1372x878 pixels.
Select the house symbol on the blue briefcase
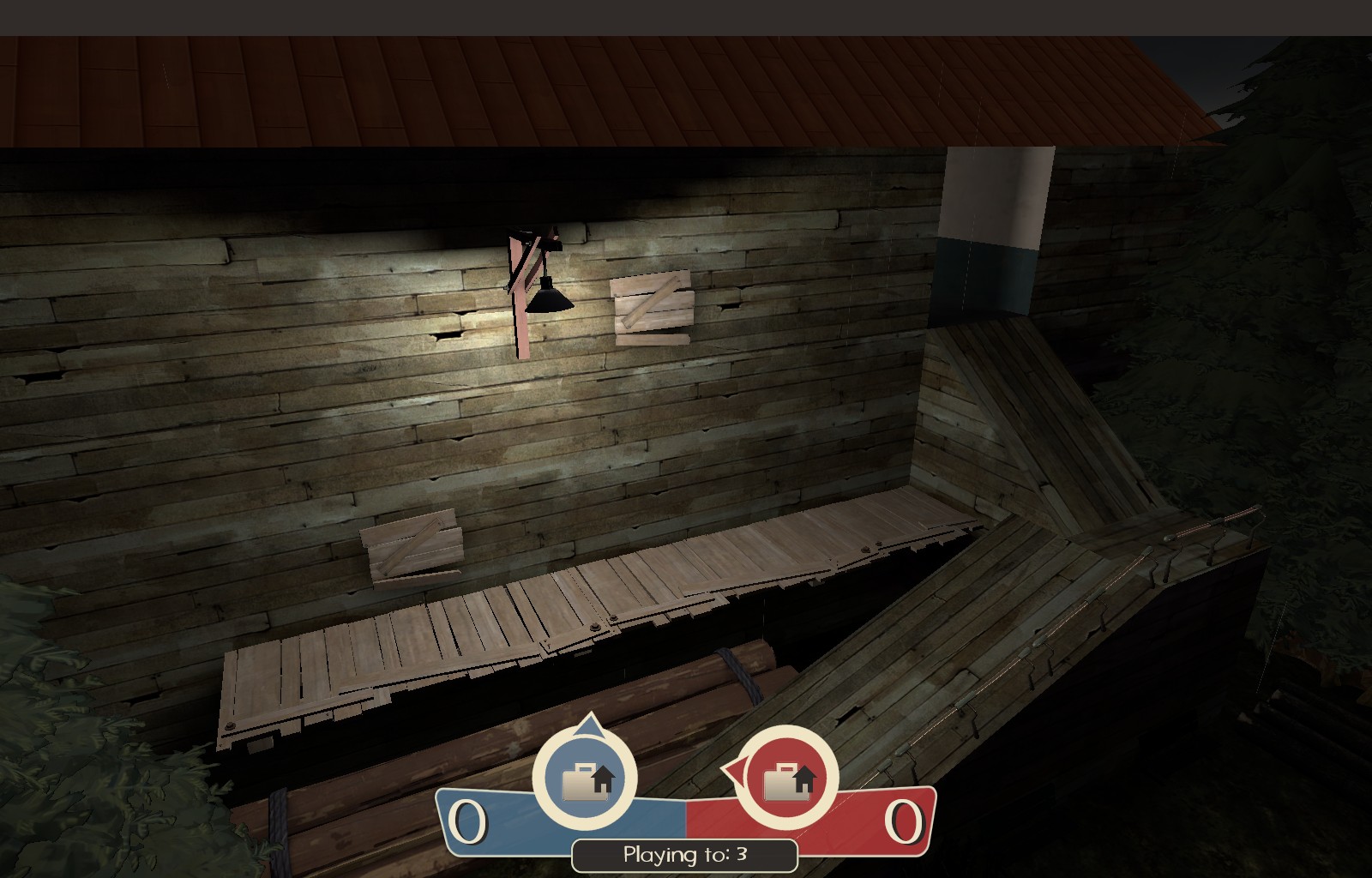point(605,779)
